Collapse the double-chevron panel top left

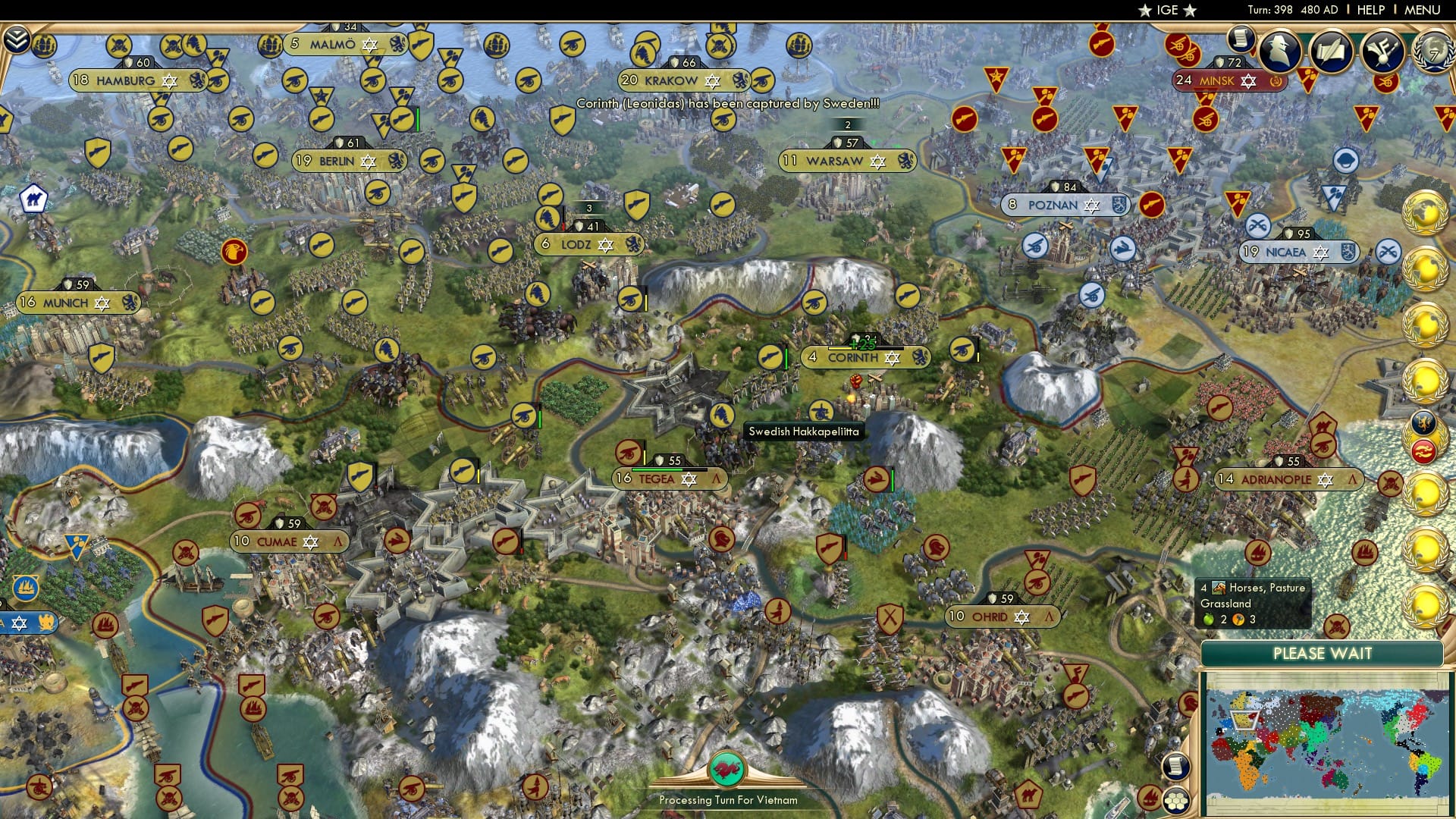[x=17, y=40]
